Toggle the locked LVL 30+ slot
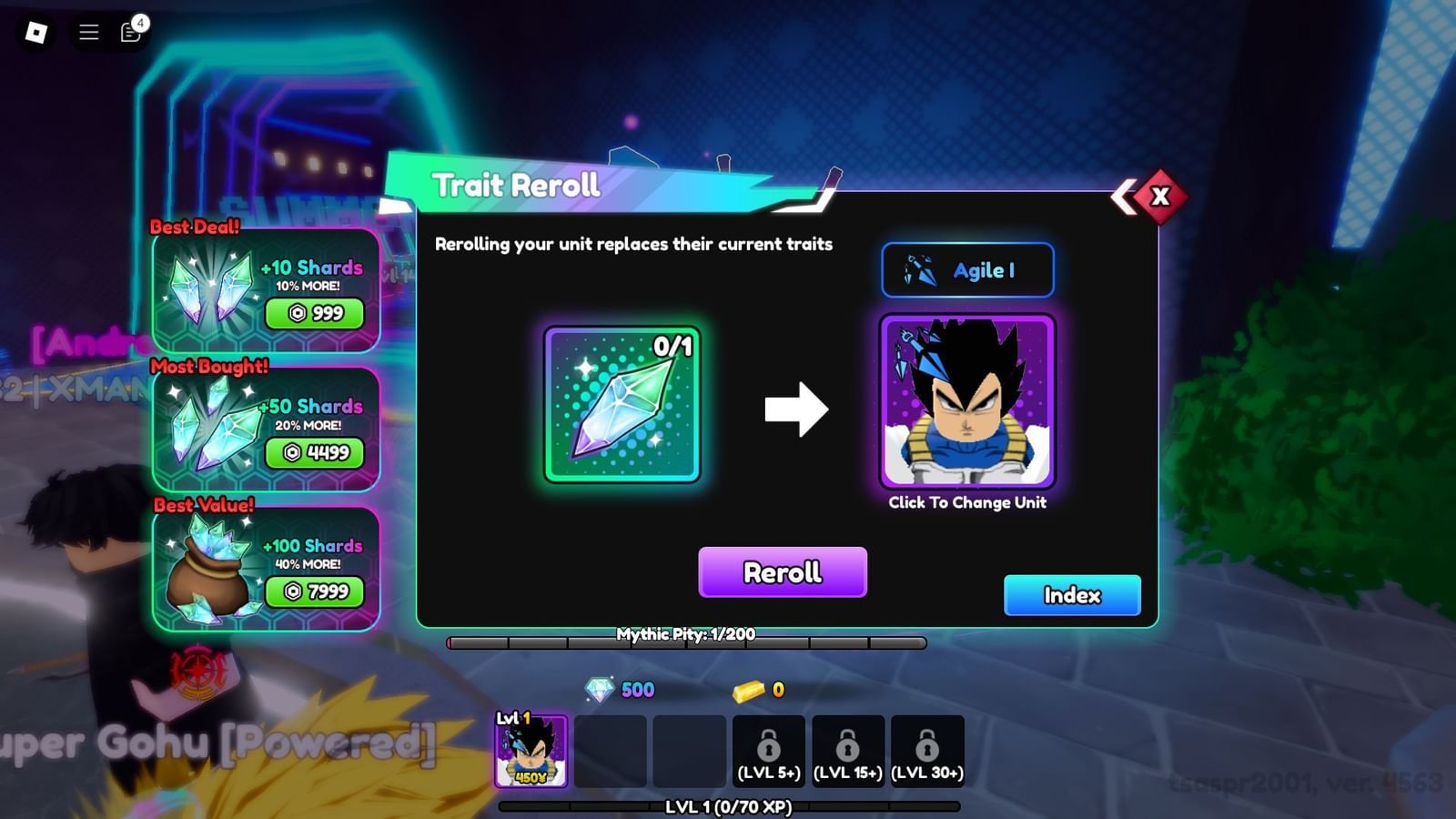 pyautogui.click(x=927, y=751)
